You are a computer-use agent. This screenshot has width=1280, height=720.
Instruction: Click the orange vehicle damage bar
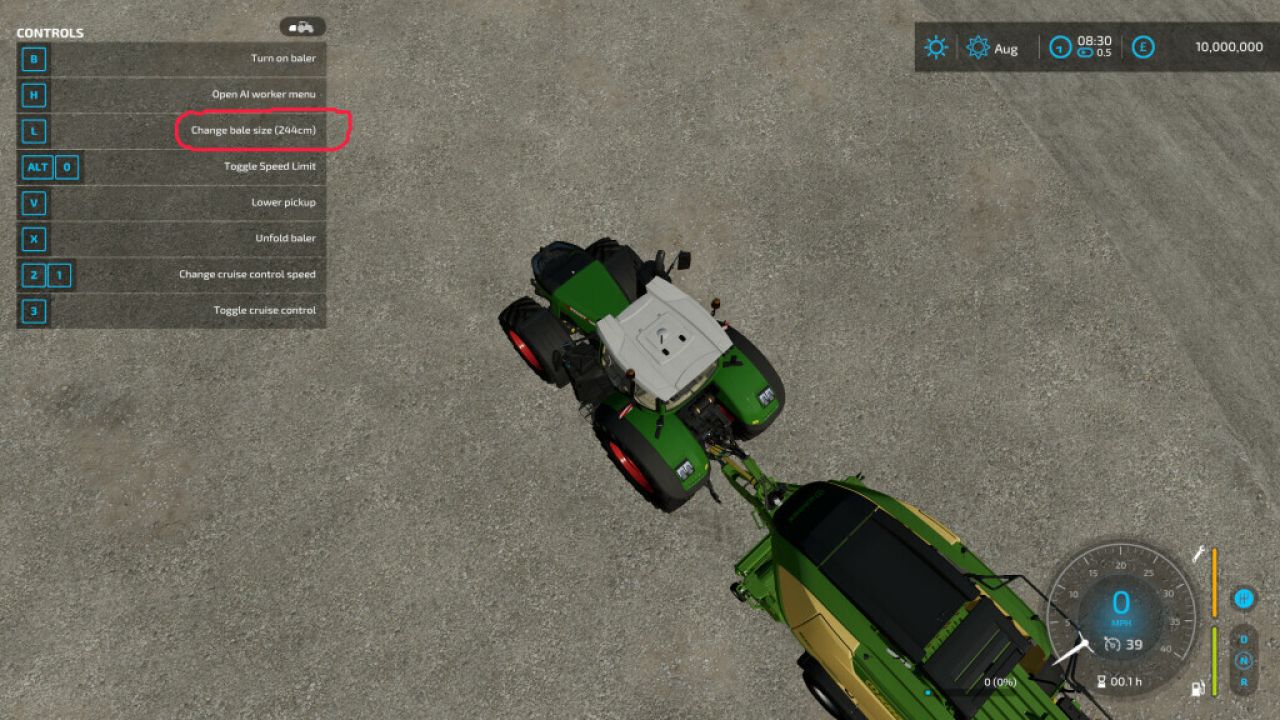click(1214, 583)
